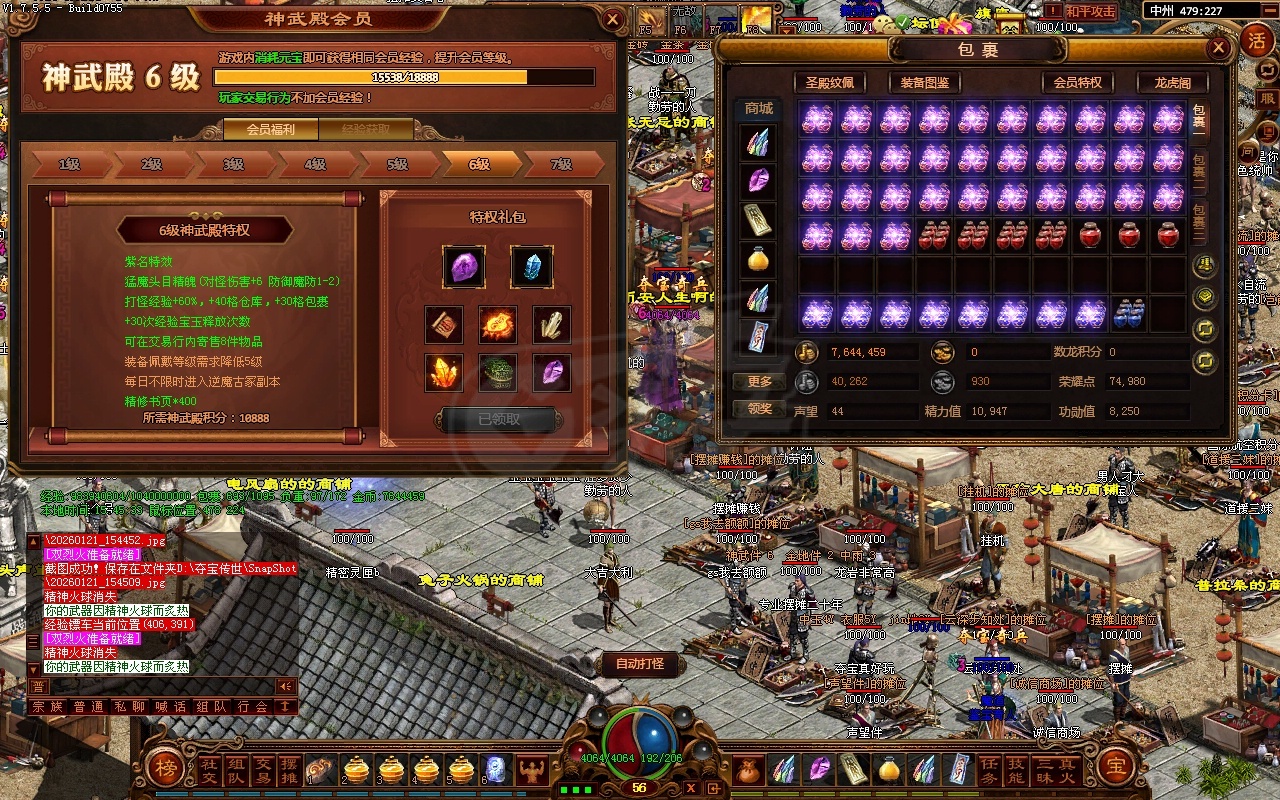
Task: Switch to the 经验获取 tab
Action: pyautogui.click(x=366, y=129)
